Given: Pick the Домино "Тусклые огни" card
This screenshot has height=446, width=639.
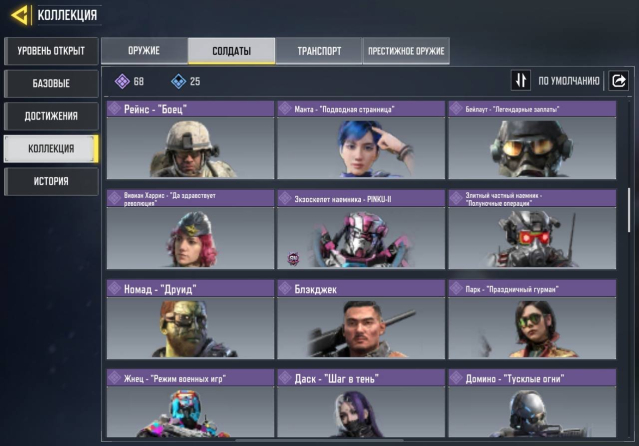Looking at the screenshot, I should point(531,405).
